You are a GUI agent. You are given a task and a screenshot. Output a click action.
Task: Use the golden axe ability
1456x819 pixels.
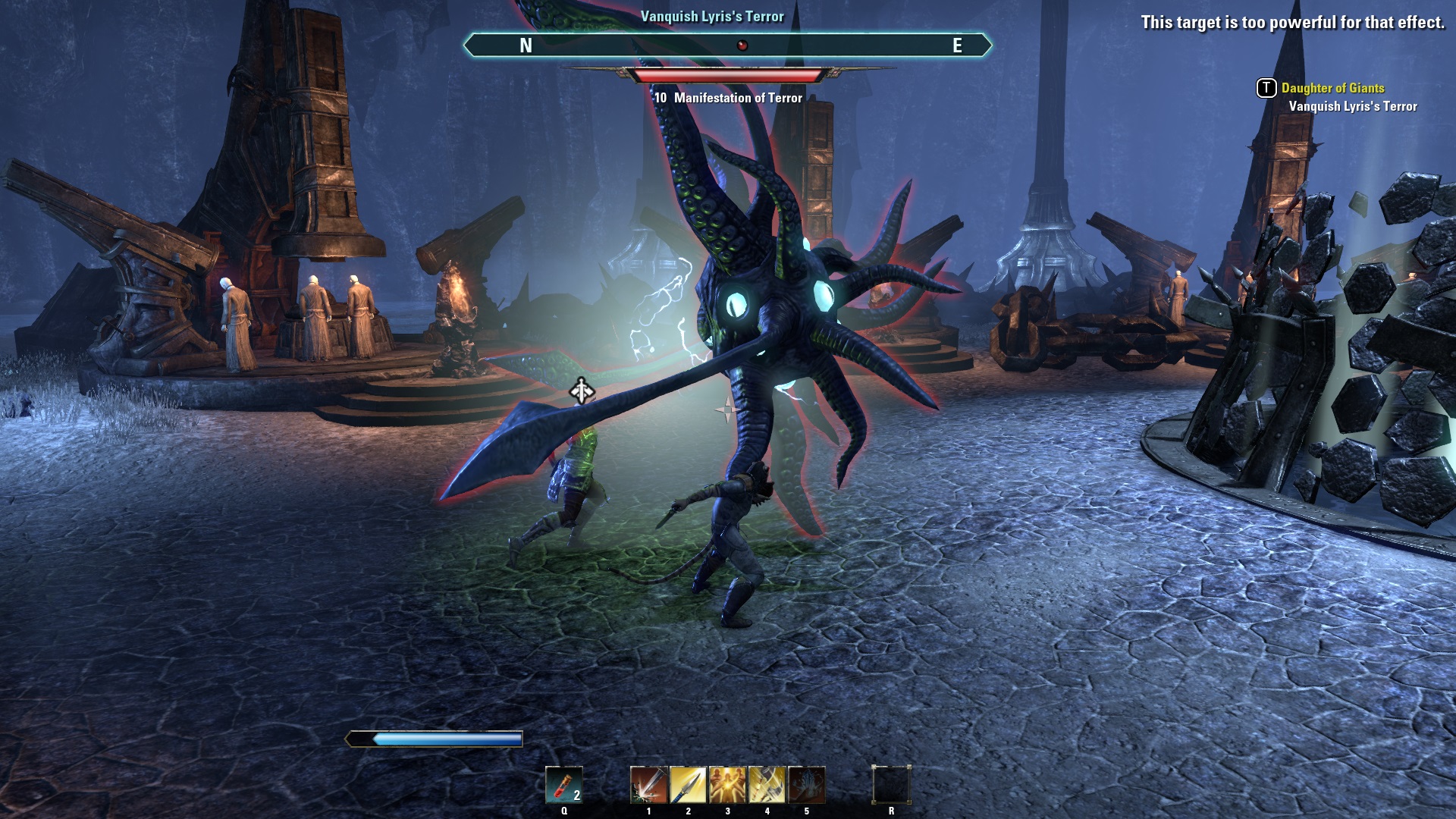(767, 784)
